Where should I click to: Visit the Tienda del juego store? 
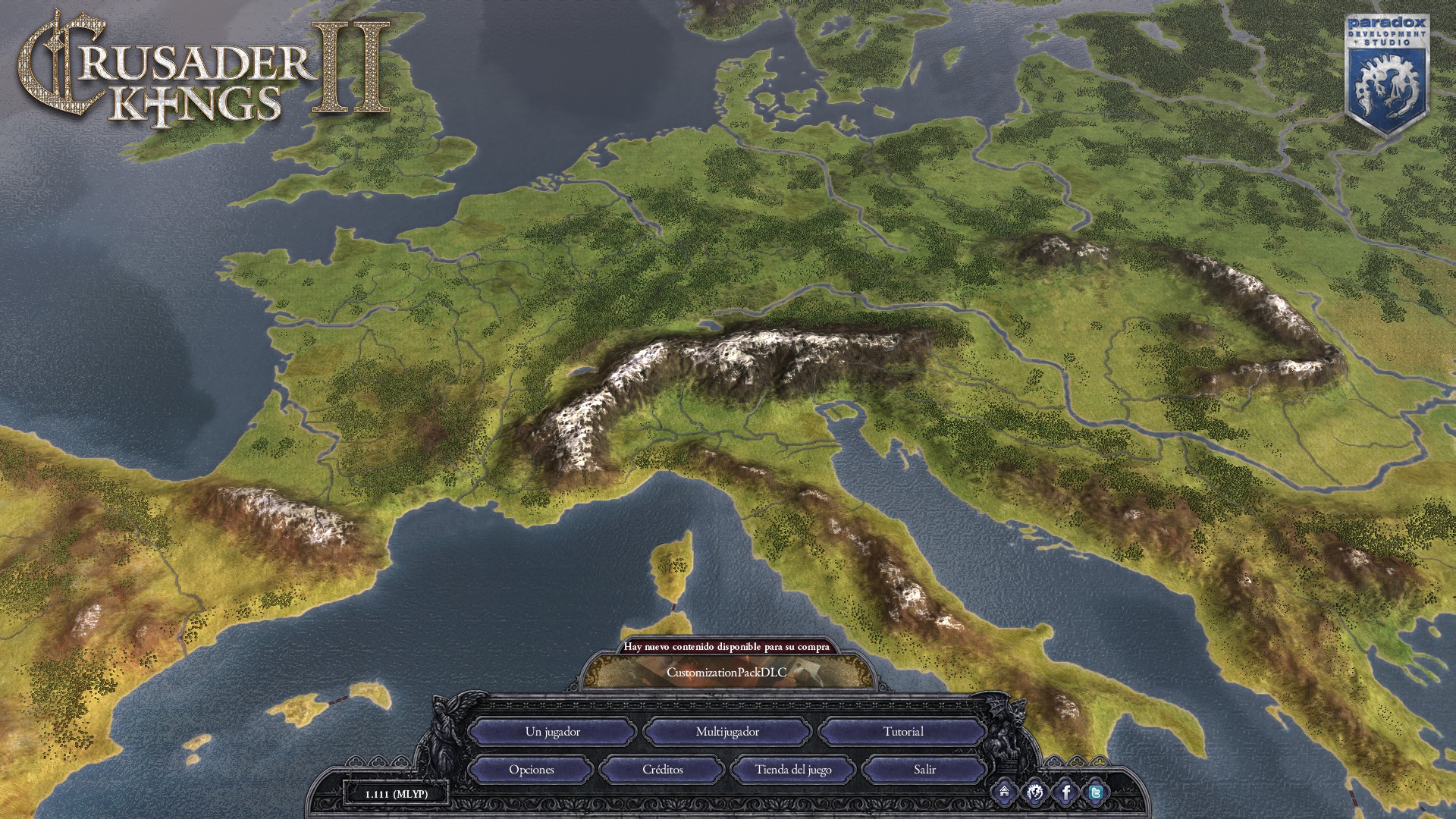point(793,770)
